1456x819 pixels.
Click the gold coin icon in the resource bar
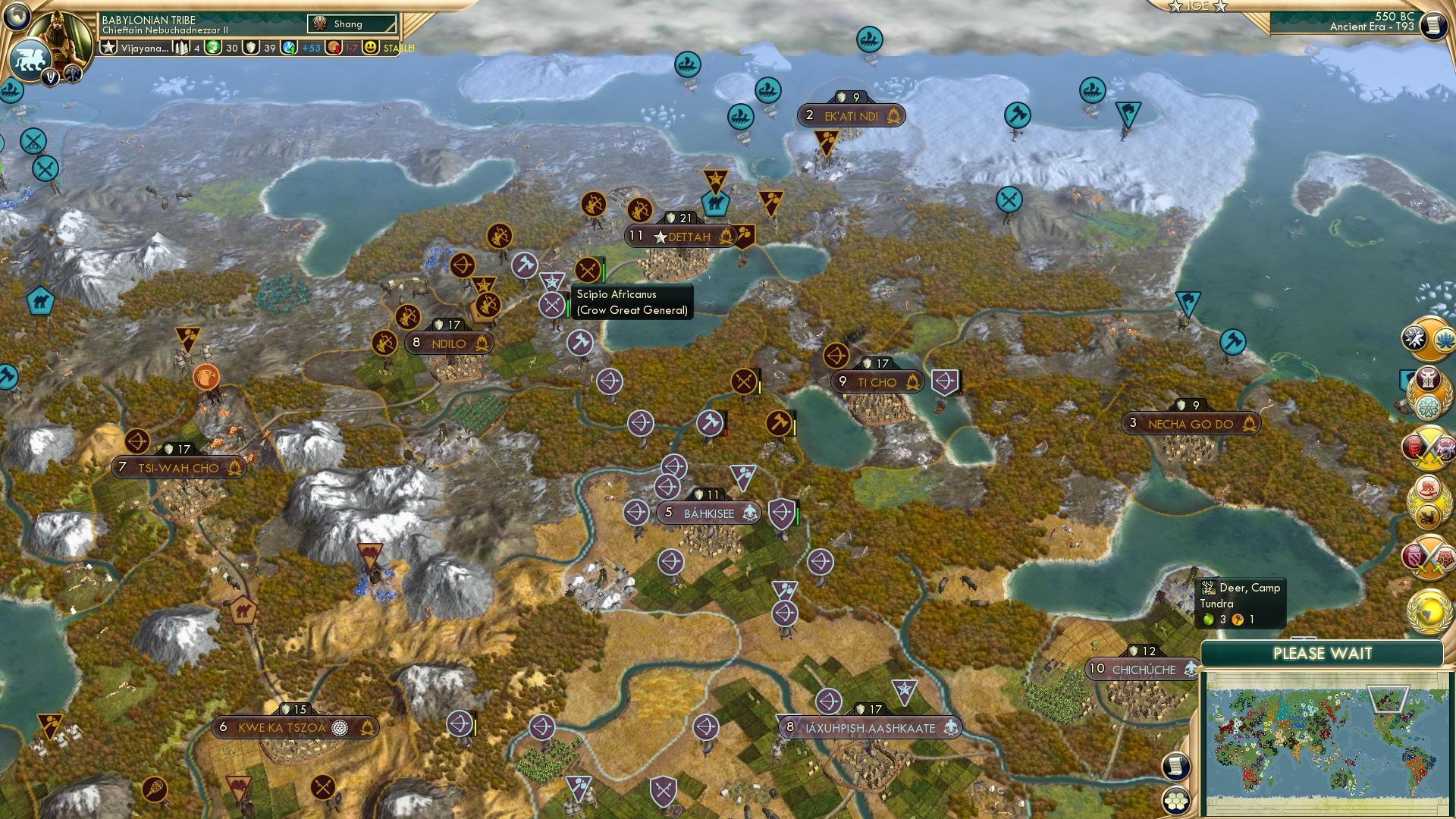coord(215,48)
